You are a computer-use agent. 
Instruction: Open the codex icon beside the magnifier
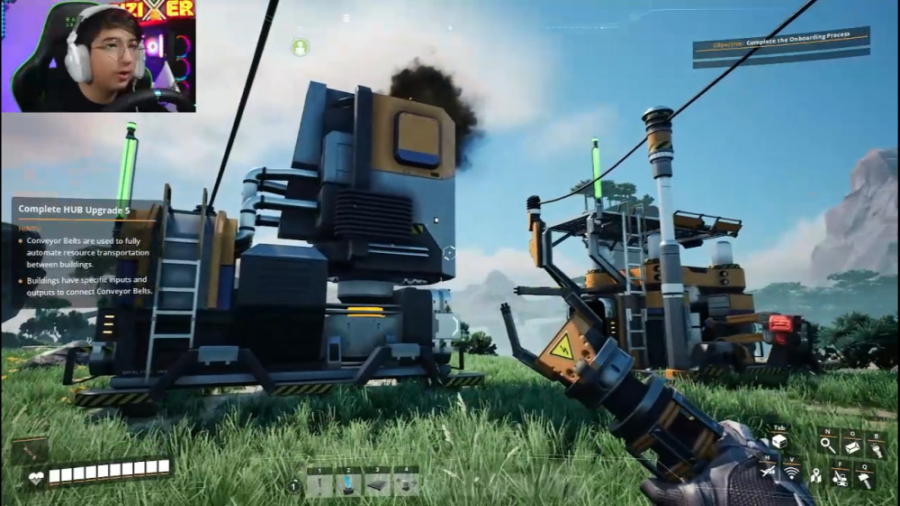point(851,446)
